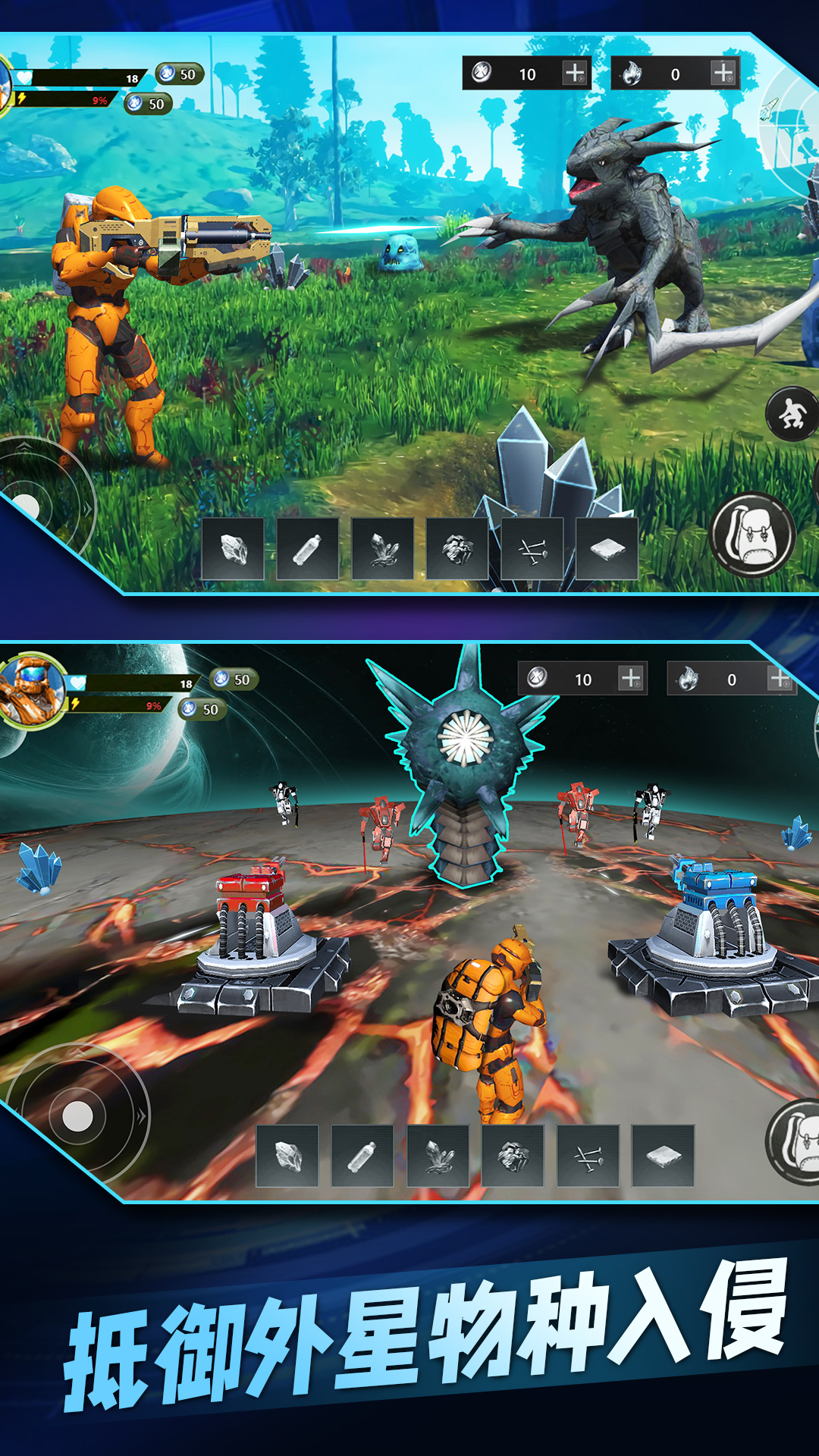Viewport: 819px width, 1456px height.
Task: Add coins with the forest scene plus button
Action: pyautogui.click(x=575, y=74)
